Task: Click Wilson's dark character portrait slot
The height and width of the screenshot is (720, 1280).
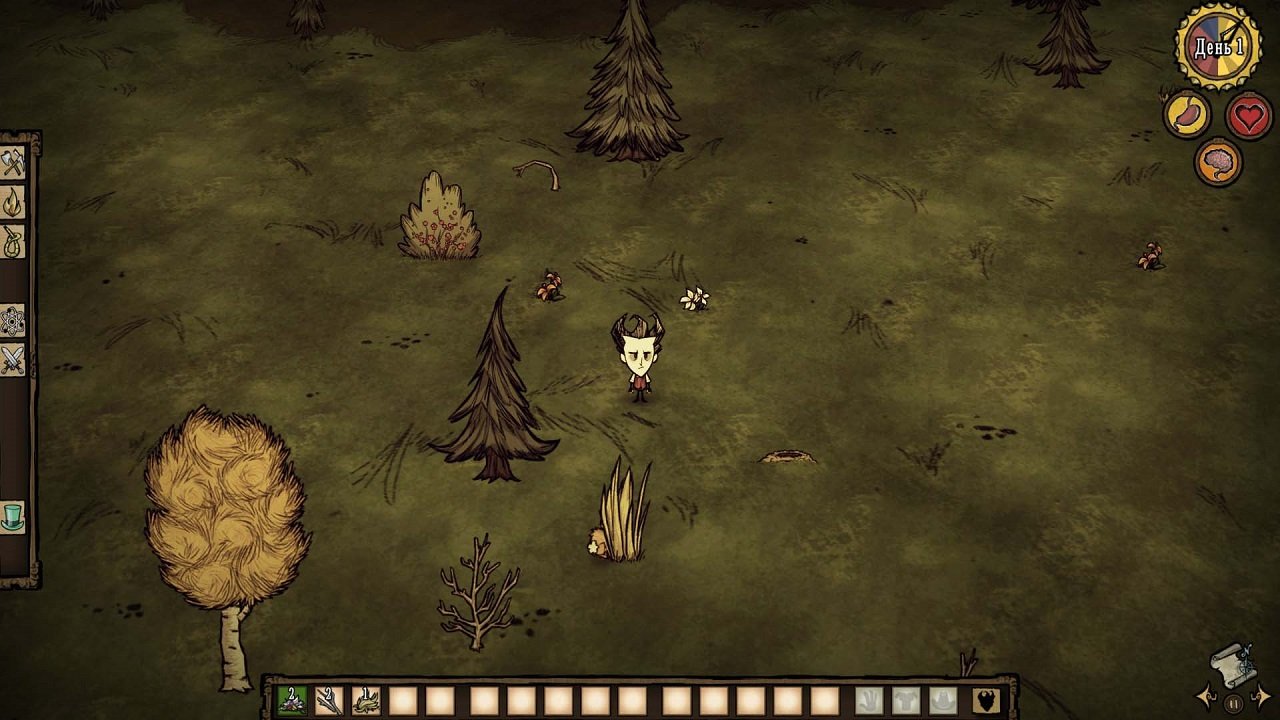Action: tap(987, 701)
